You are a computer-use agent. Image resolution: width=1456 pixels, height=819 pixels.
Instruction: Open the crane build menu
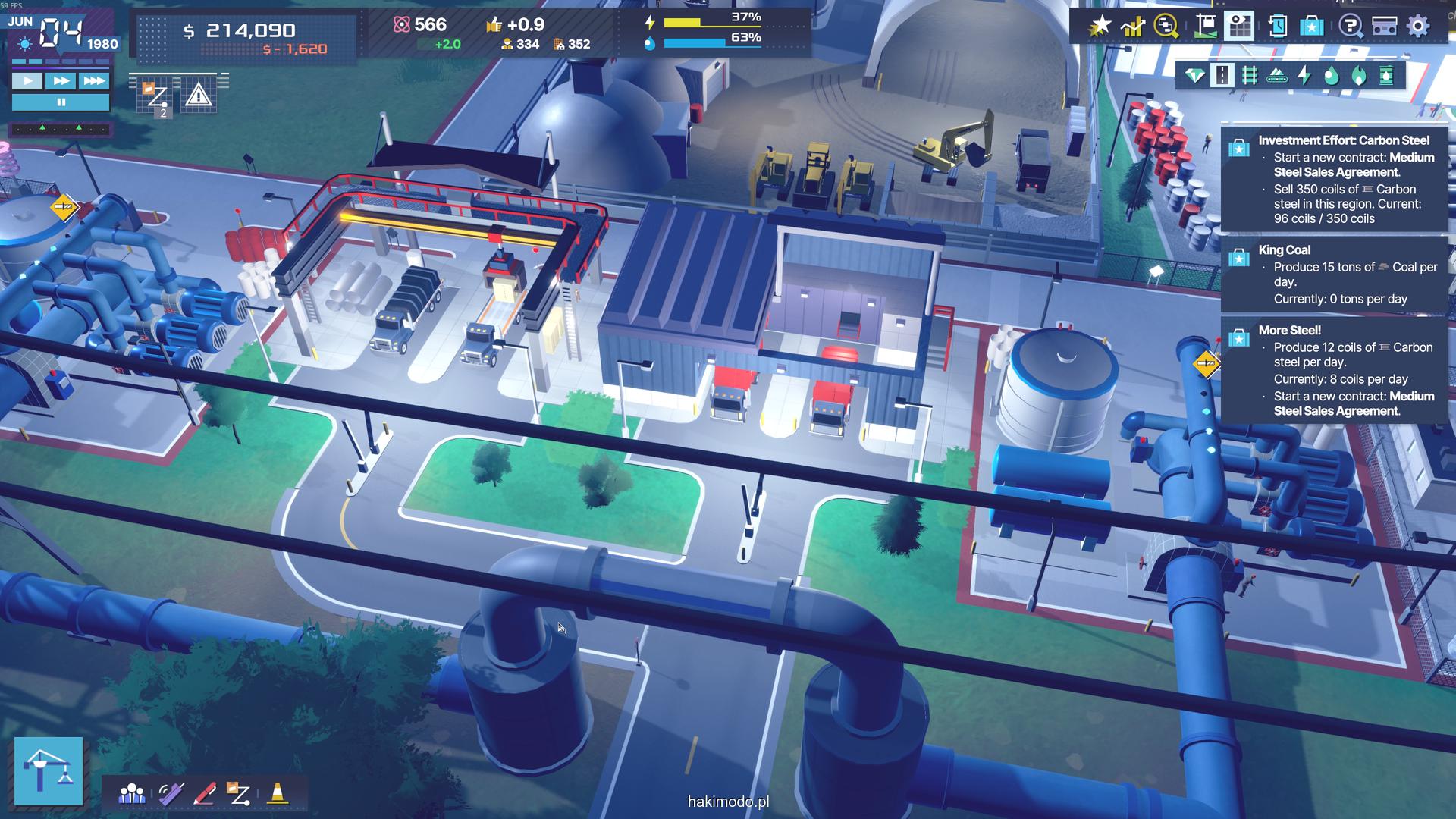49,770
